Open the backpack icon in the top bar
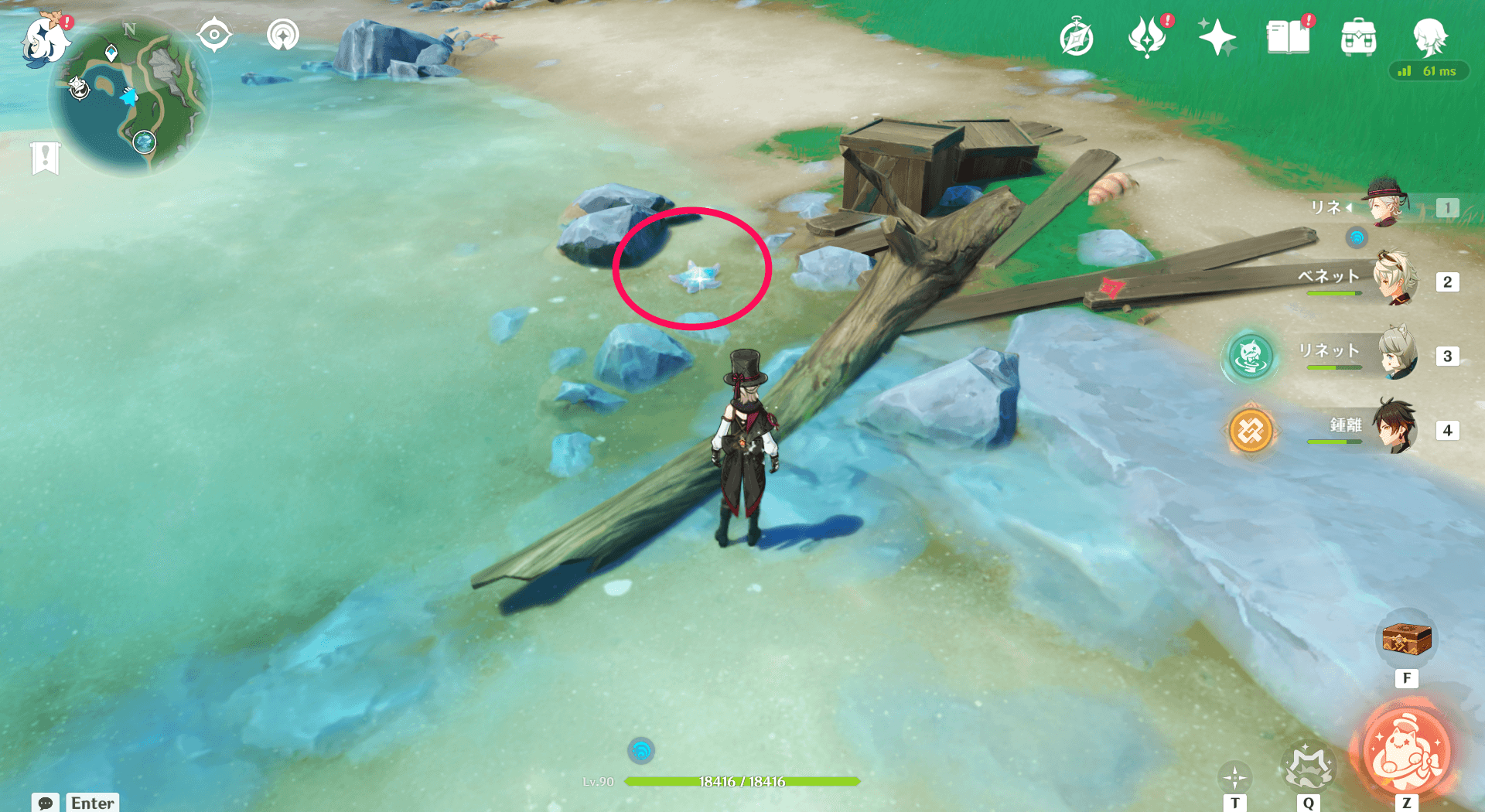Viewport: 1485px width, 812px height. (x=1358, y=38)
